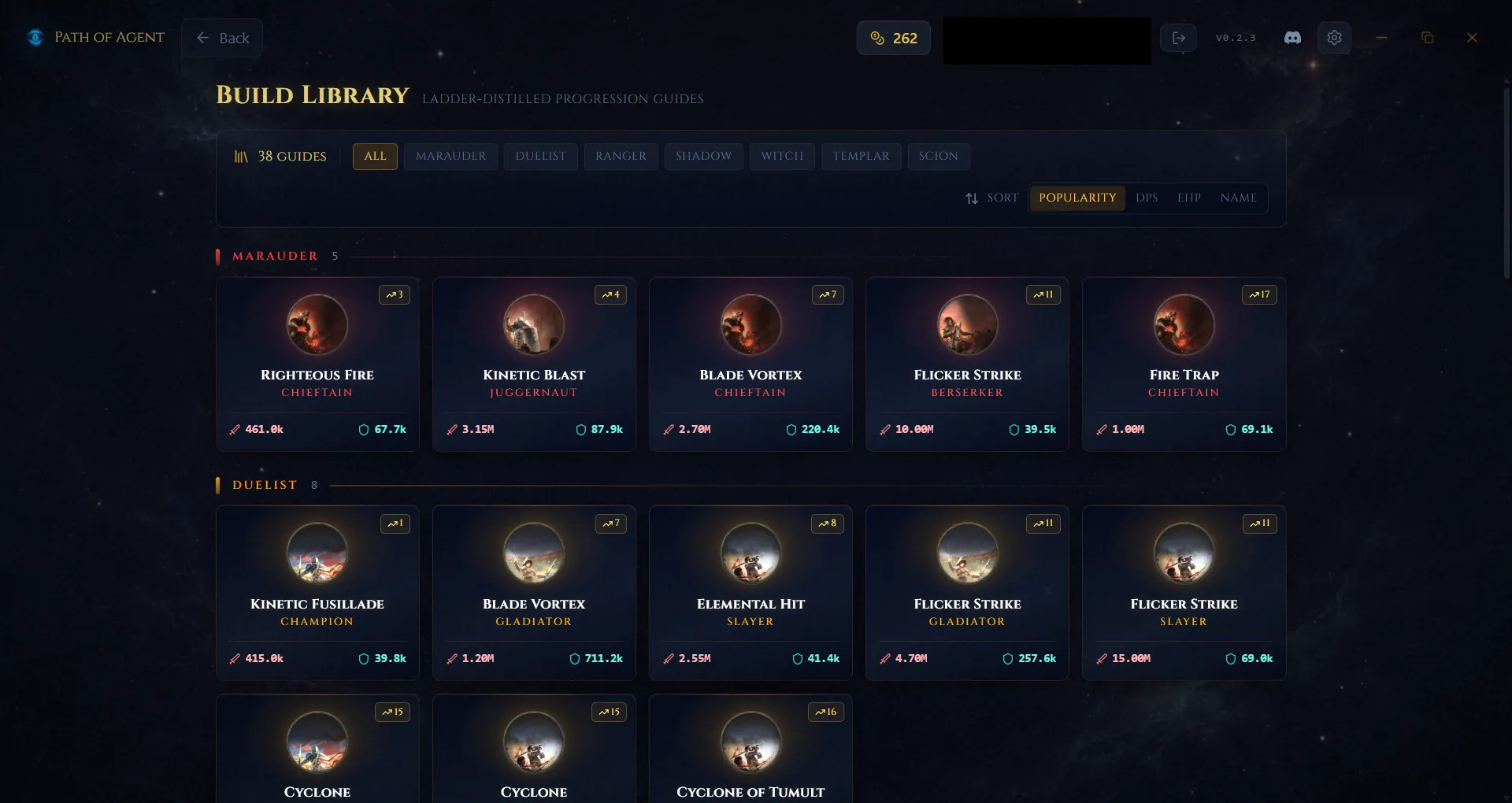This screenshot has width=1512, height=803.
Task: Open the Discord icon in the title bar
Action: click(x=1291, y=37)
